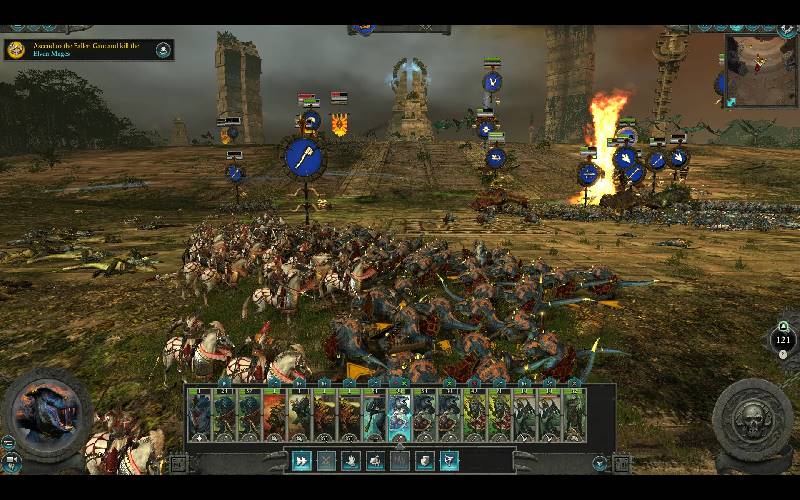Viewport: 800px width, 500px height.
Task: Click the guard shield order button
Action: coord(425,461)
